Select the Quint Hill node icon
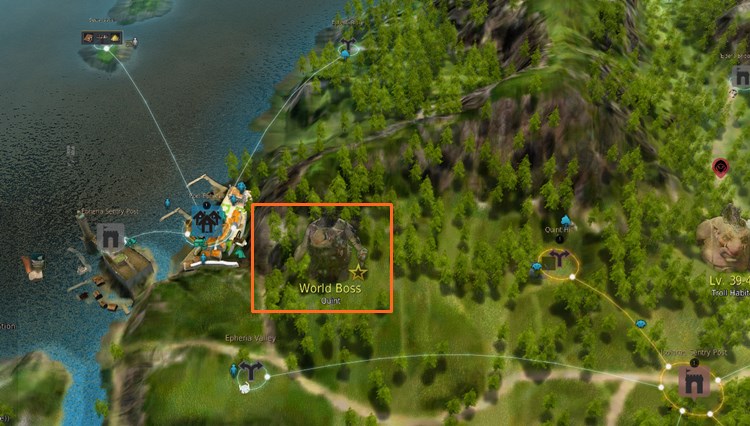Screen dimensions: 750x426 pos(558,259)
